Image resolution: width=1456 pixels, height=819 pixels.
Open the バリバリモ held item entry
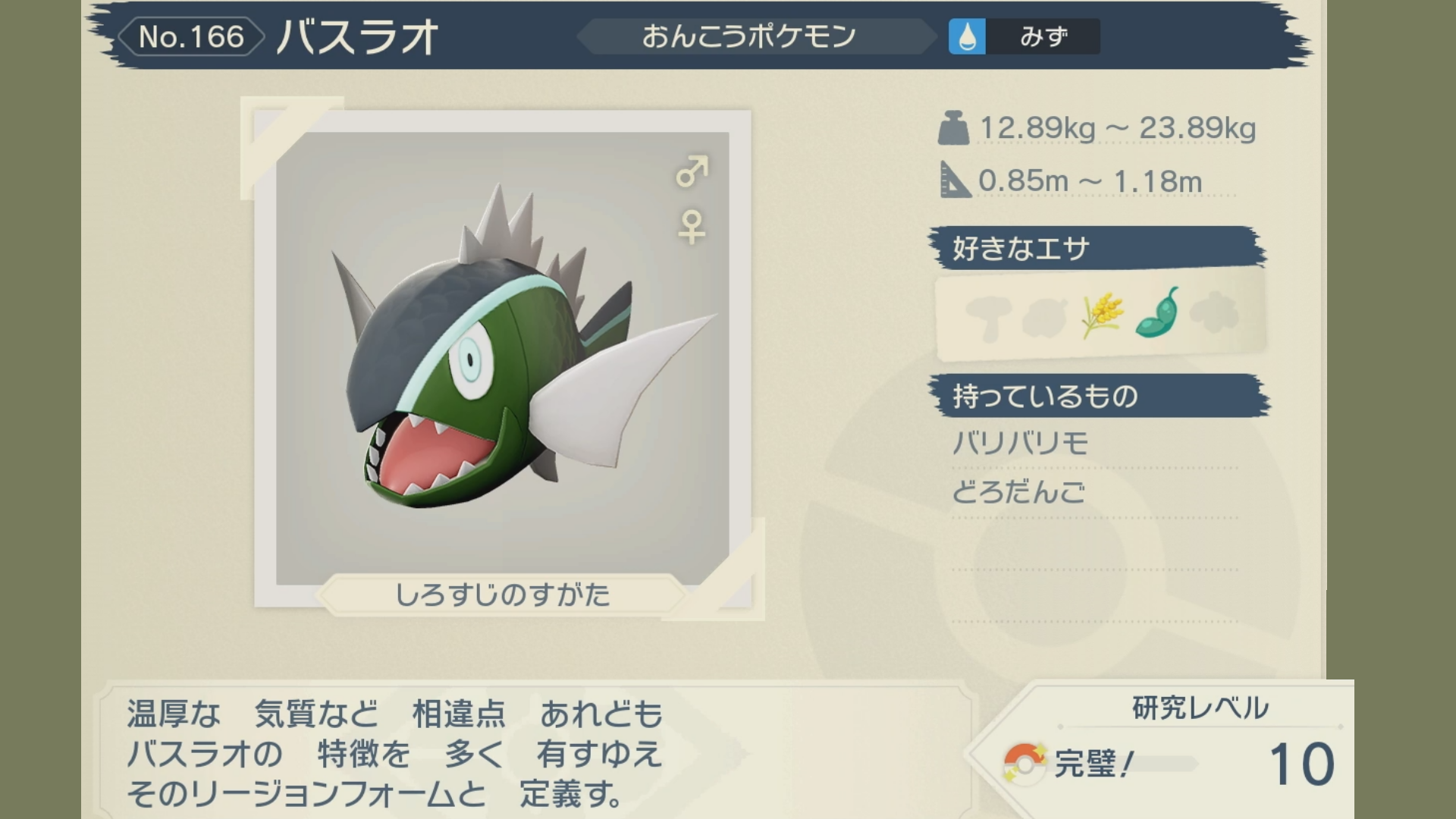[x=1021, y=443]
